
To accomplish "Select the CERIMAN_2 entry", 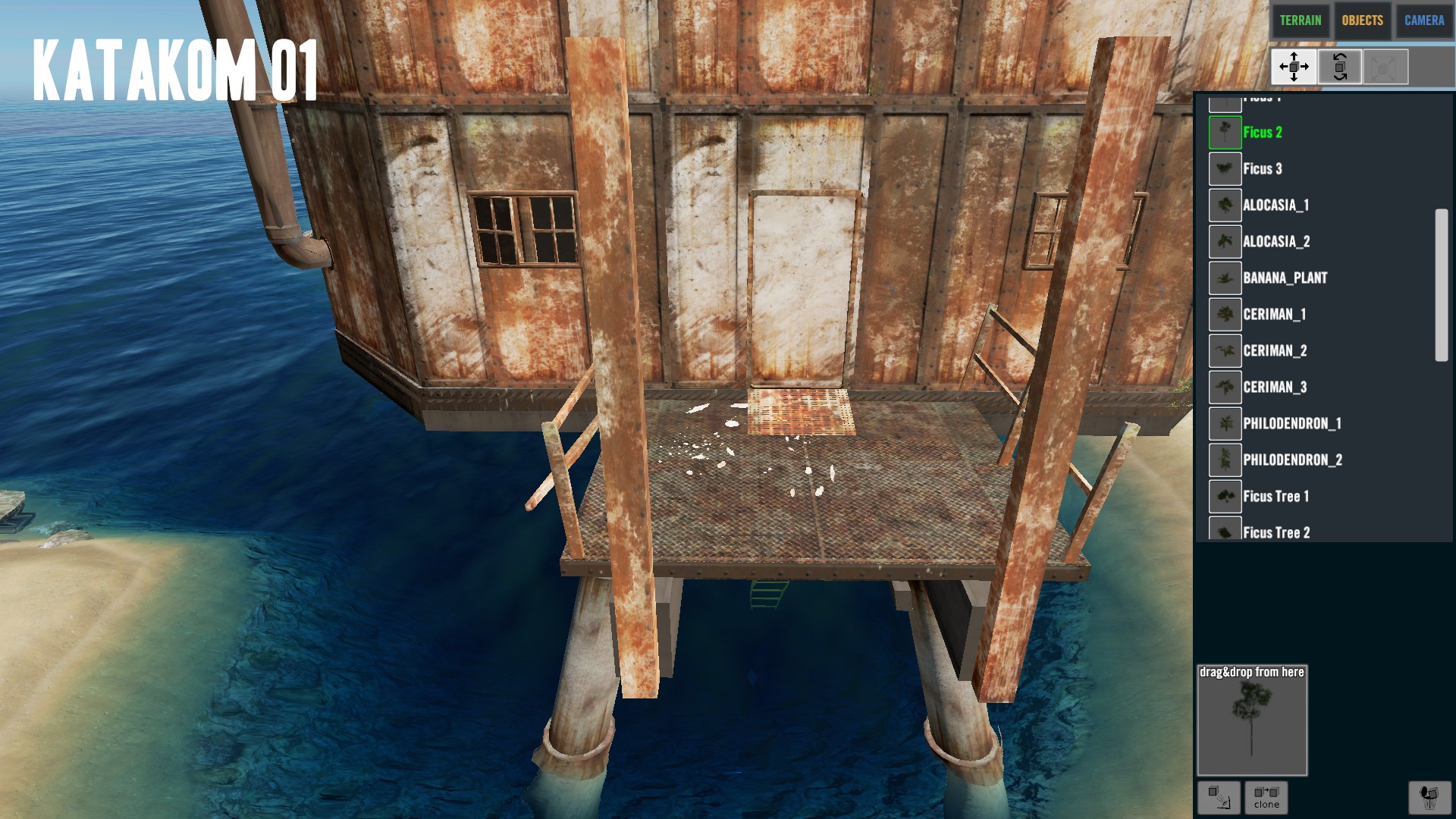I will pyautogui.click(x=1274, y=351).
